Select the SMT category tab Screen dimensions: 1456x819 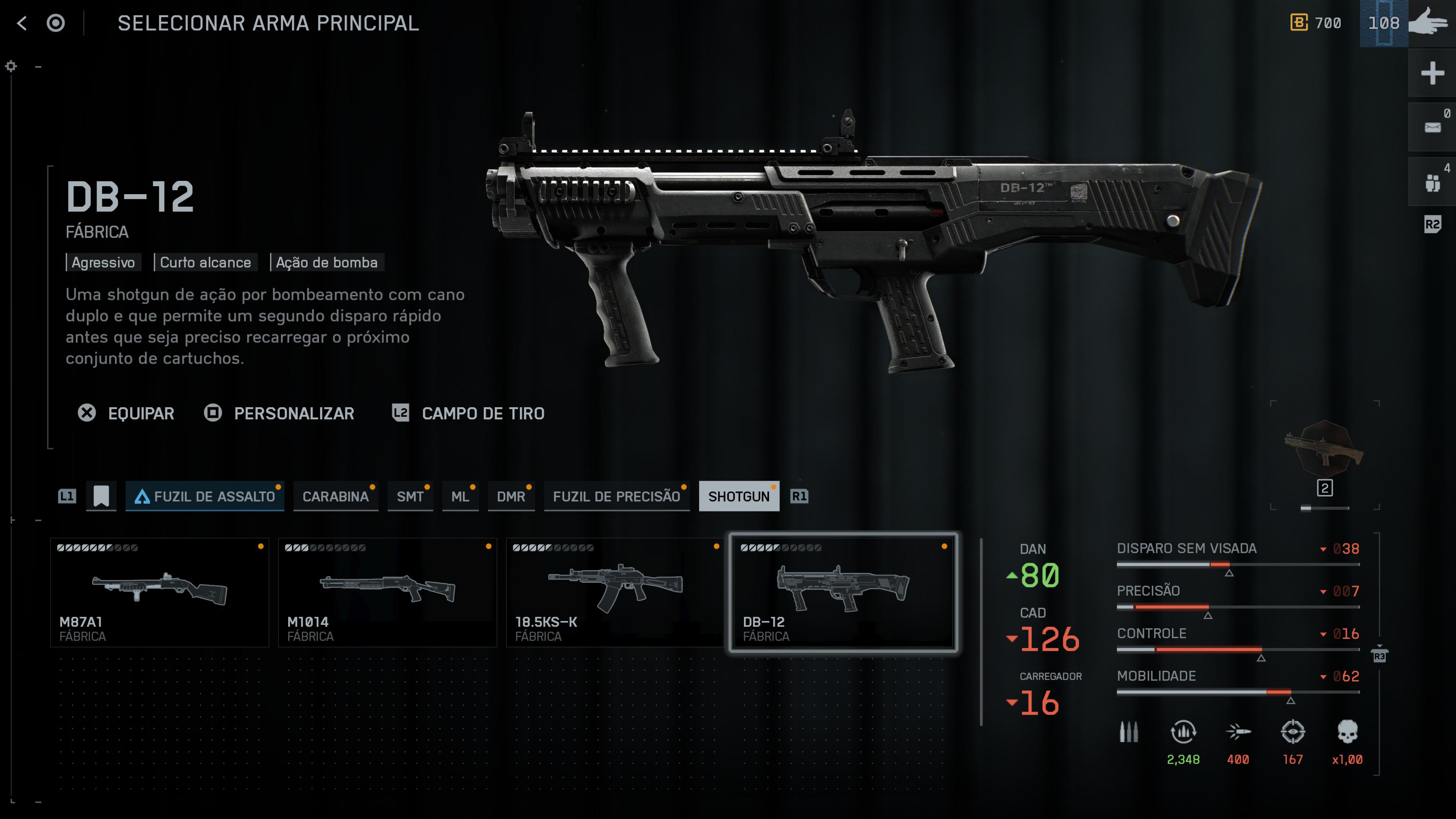(x=410, y=496)
